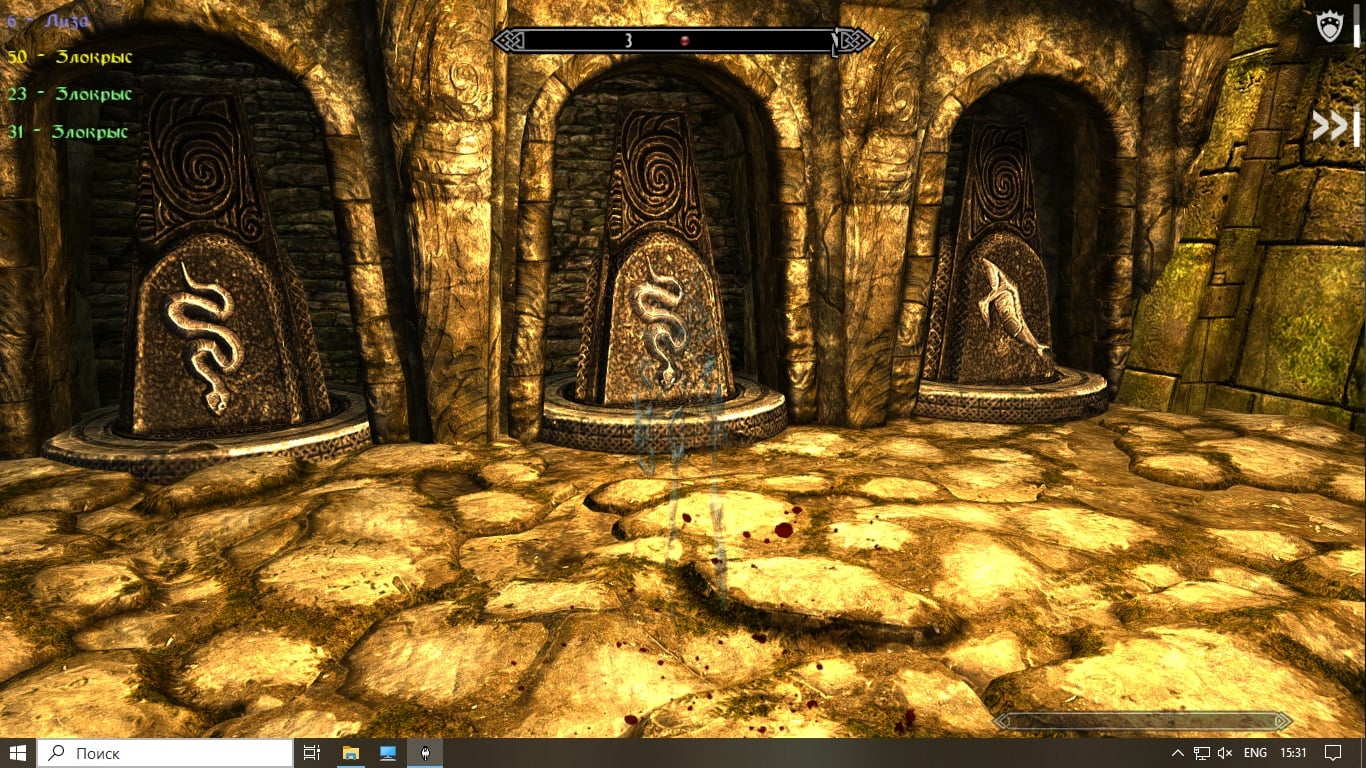The height and width of the screenshot is (768, 1366).
Task: Expand hidden tray icons with the chevron
Action: point(1178,753)
